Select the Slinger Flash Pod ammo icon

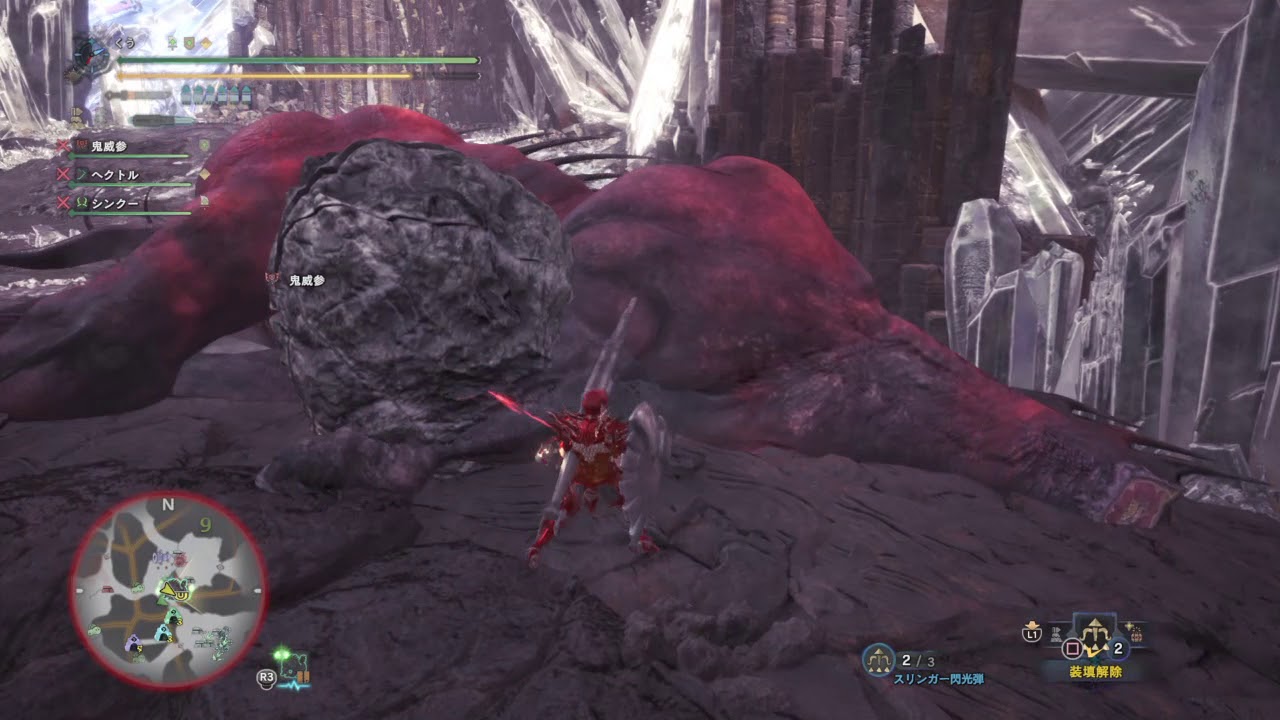tap(880, 658)
